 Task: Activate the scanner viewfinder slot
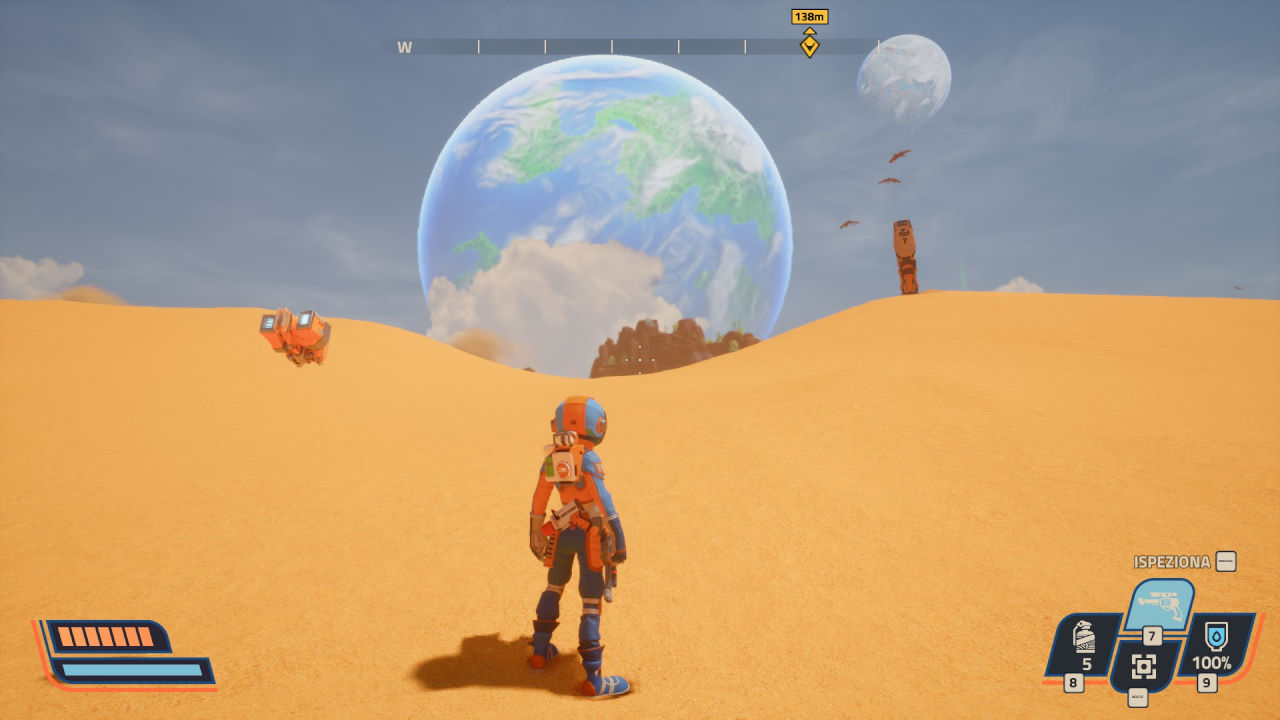[x=1144, y=666]
